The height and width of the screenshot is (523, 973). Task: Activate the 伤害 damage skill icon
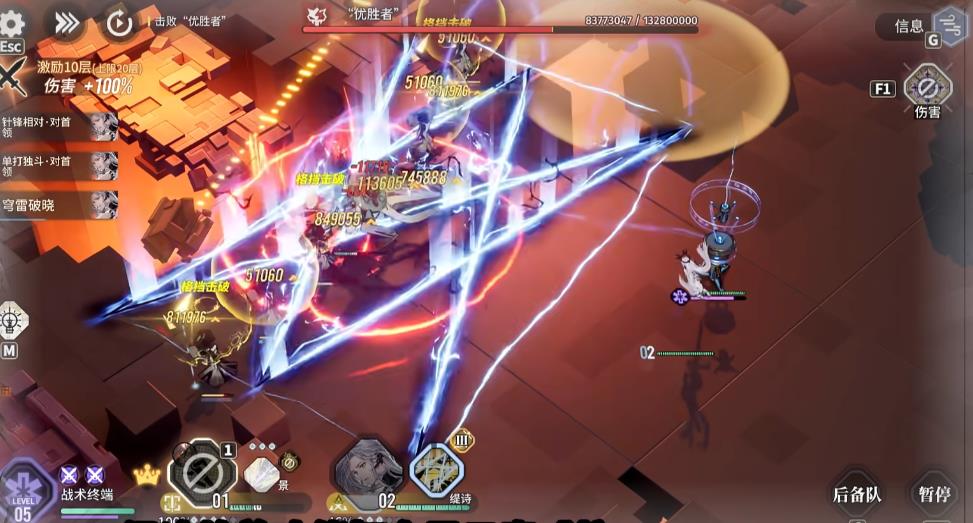[927, 88]
